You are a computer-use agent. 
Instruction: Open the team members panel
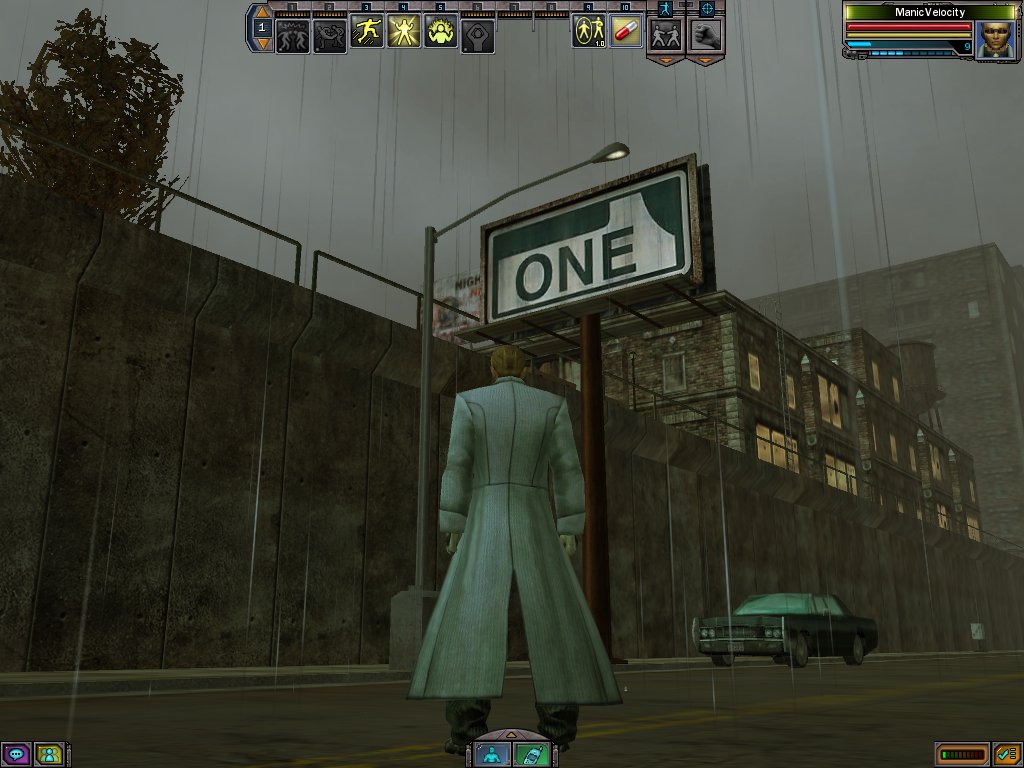point(49,754)
